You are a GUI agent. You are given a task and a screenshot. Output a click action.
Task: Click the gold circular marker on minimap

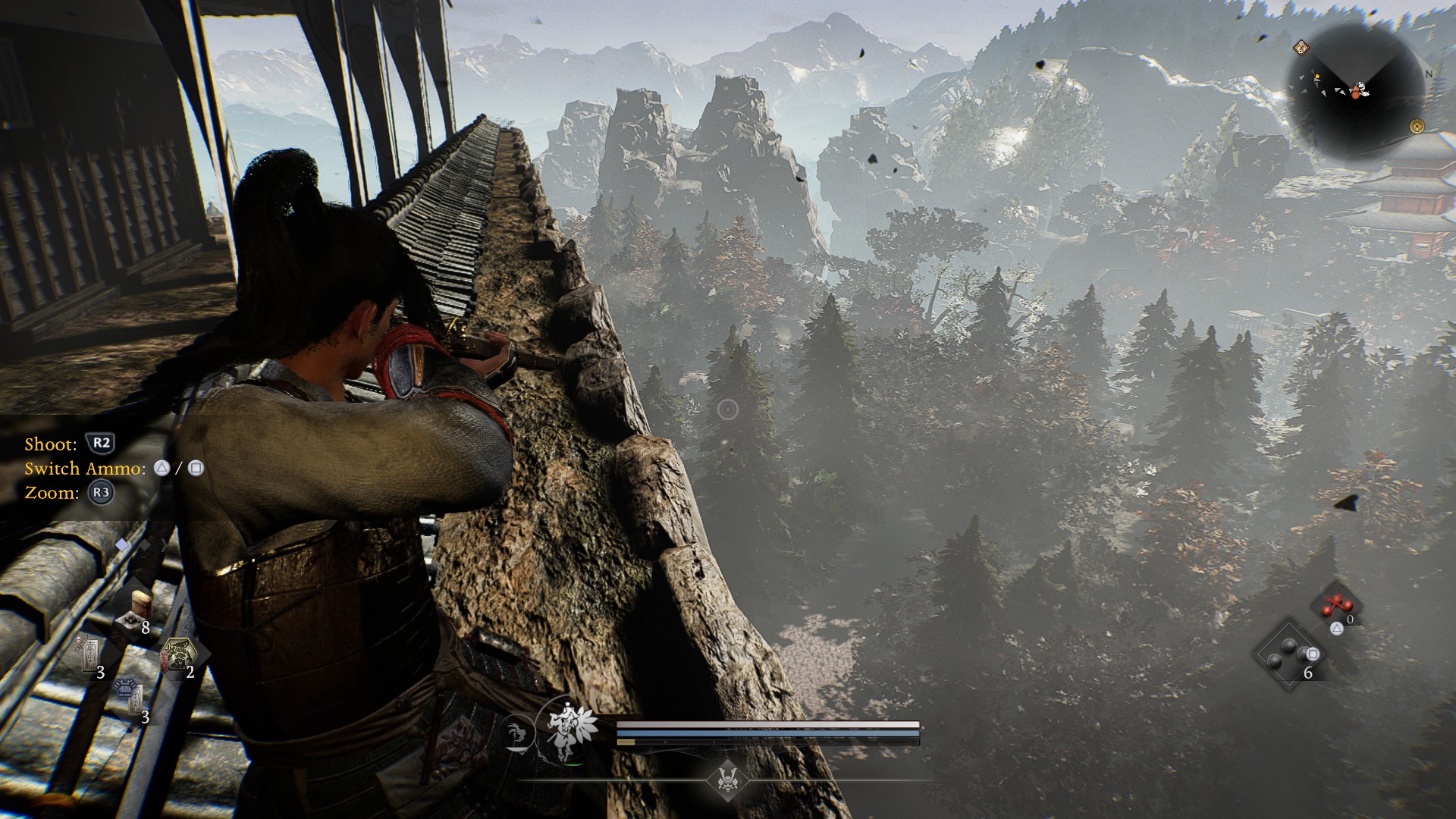[1416, 126]
